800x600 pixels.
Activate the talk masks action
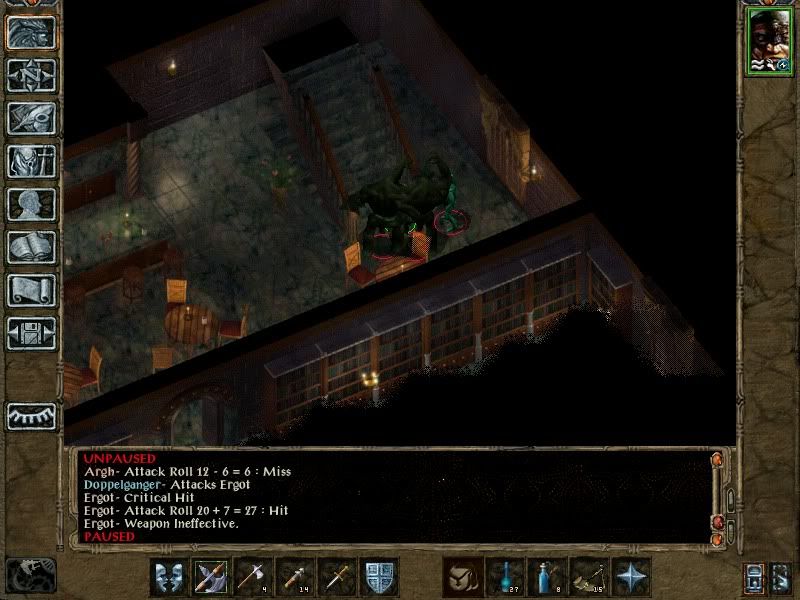coord(168,577)
